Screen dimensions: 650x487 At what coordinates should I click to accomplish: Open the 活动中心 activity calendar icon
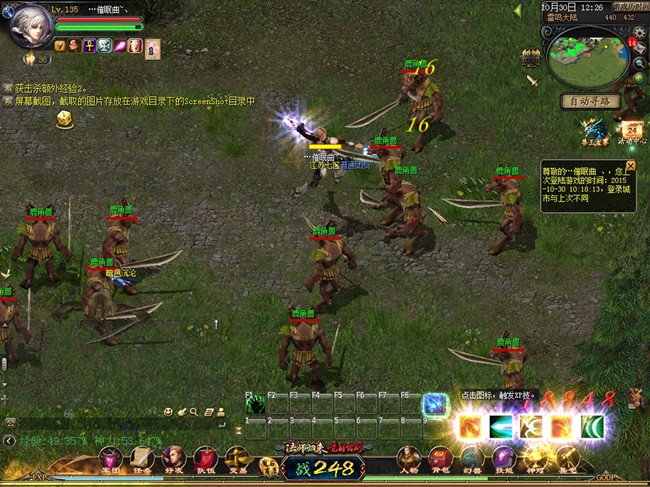point(632,131)
